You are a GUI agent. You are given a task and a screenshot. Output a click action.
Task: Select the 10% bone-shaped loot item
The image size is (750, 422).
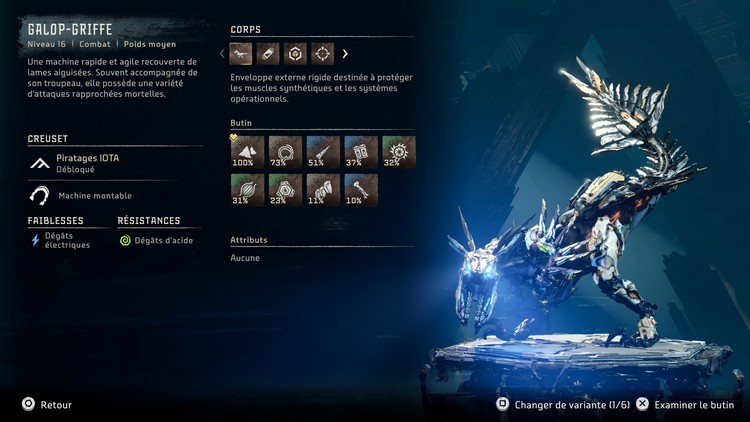(x=361, y=190)
